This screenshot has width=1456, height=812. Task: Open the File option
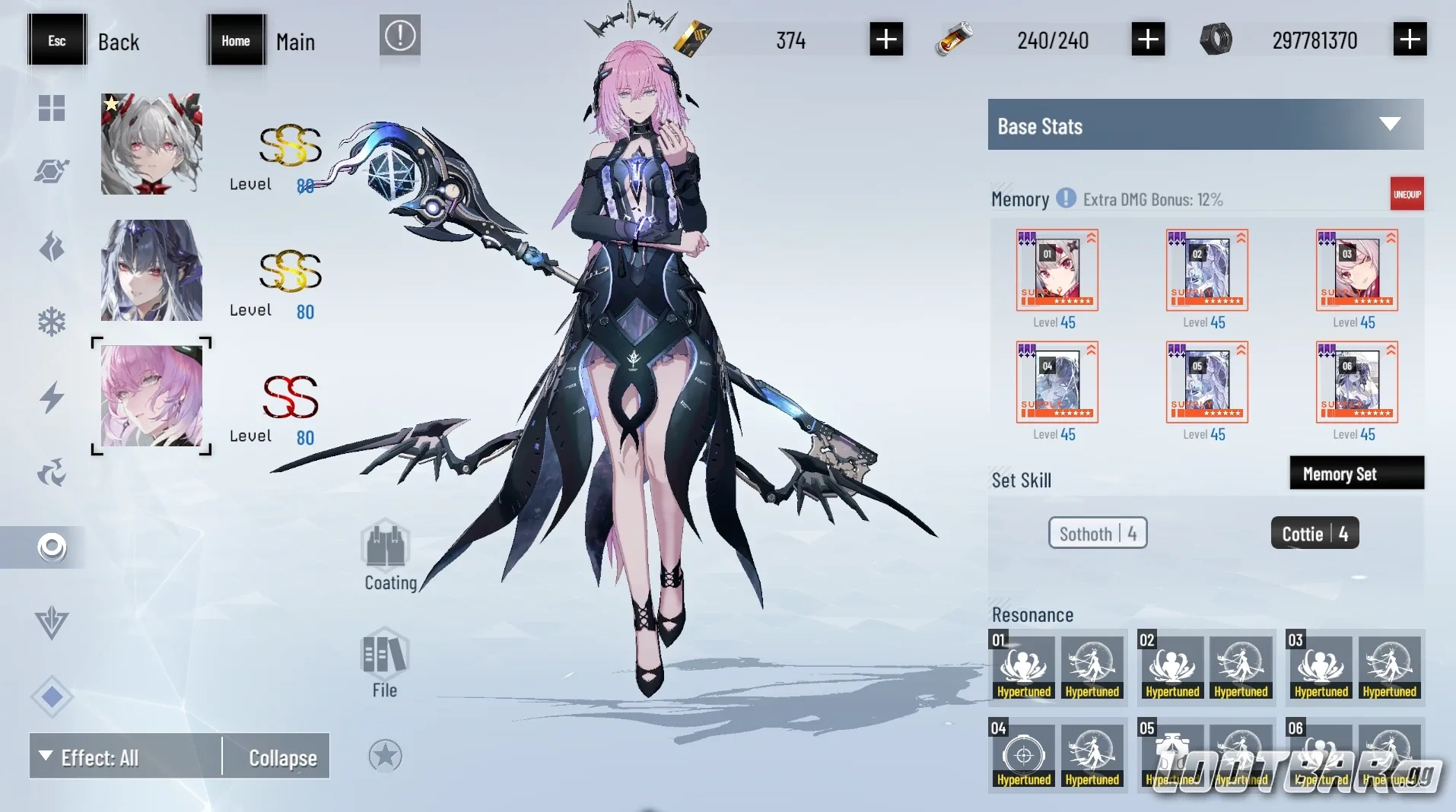pos(384,658)
